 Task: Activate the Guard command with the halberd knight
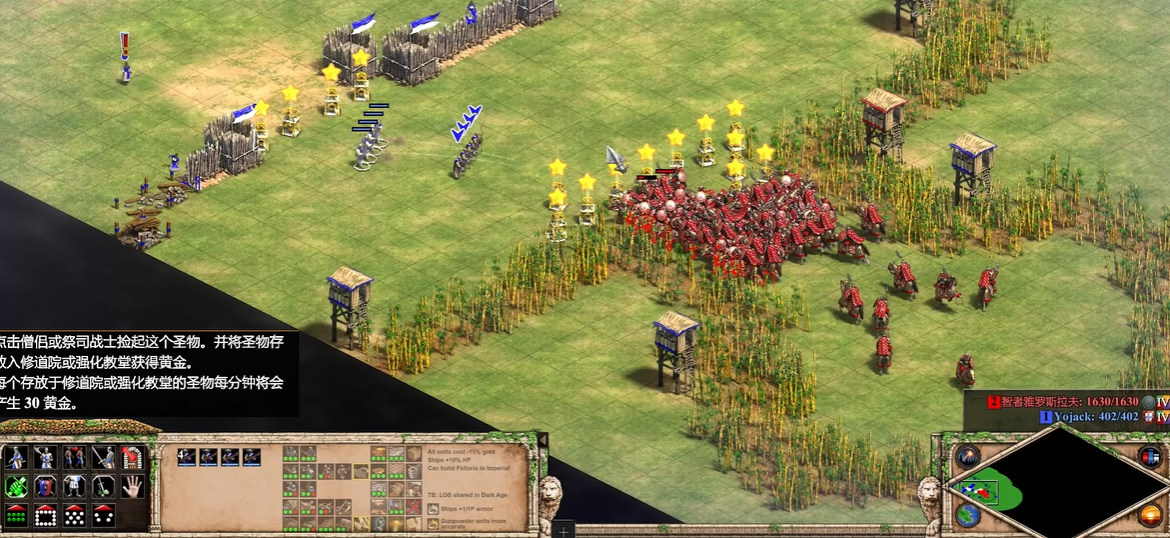pyautogui.click(x=45, y=458)
